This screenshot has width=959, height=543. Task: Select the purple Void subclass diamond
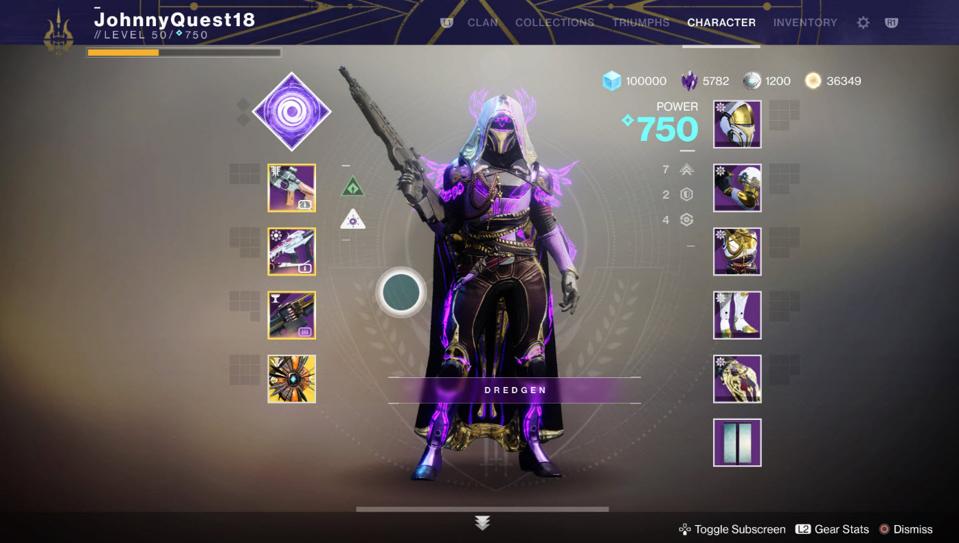pos(291,111)
